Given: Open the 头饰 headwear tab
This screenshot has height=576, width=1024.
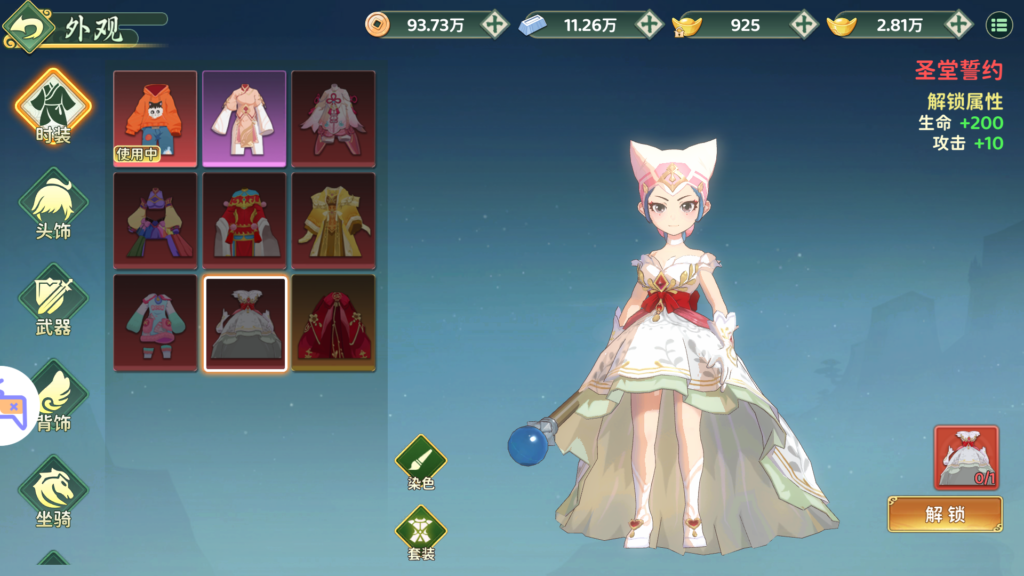Looking at the screenshot, I should [x=53, y=204].
